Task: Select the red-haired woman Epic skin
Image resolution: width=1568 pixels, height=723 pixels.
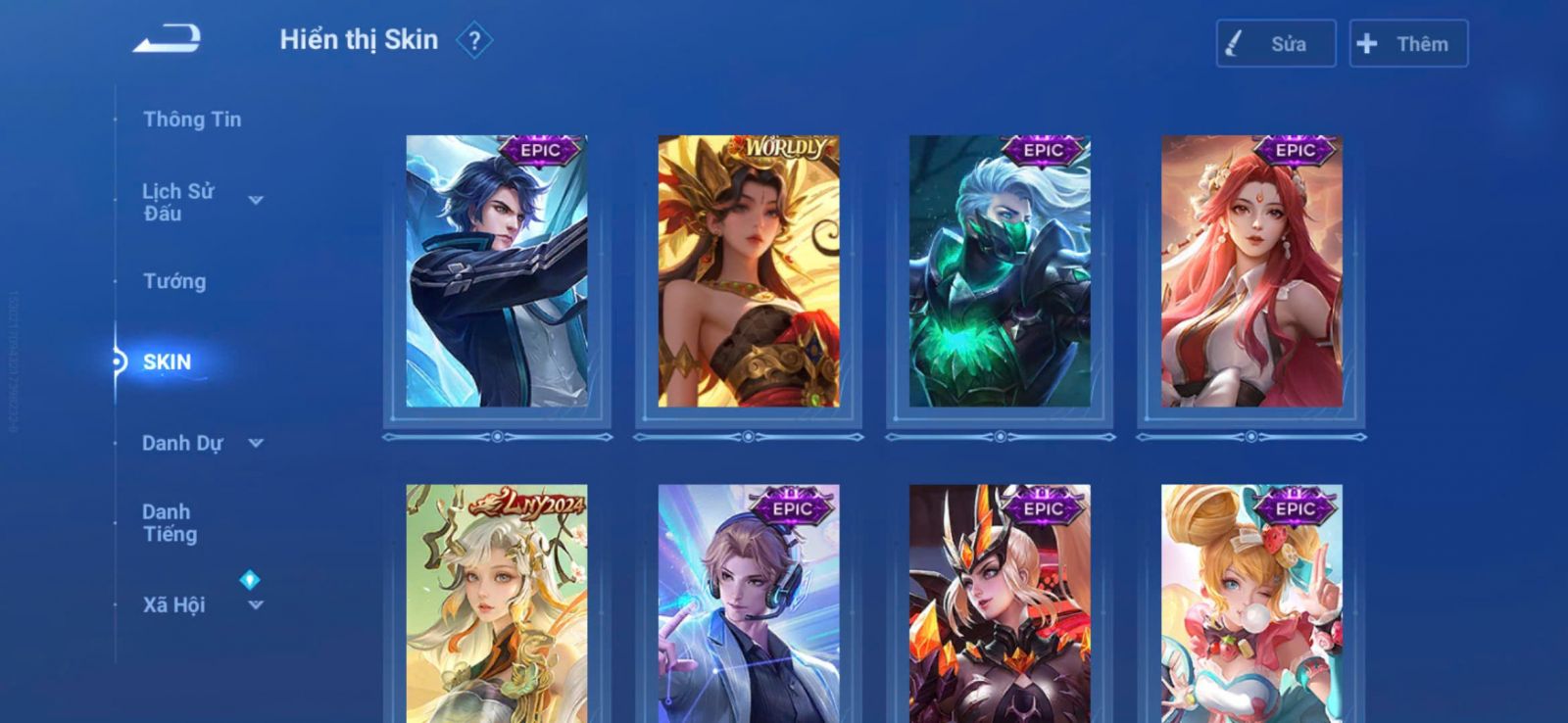Action: click(x=1251, y=271)
